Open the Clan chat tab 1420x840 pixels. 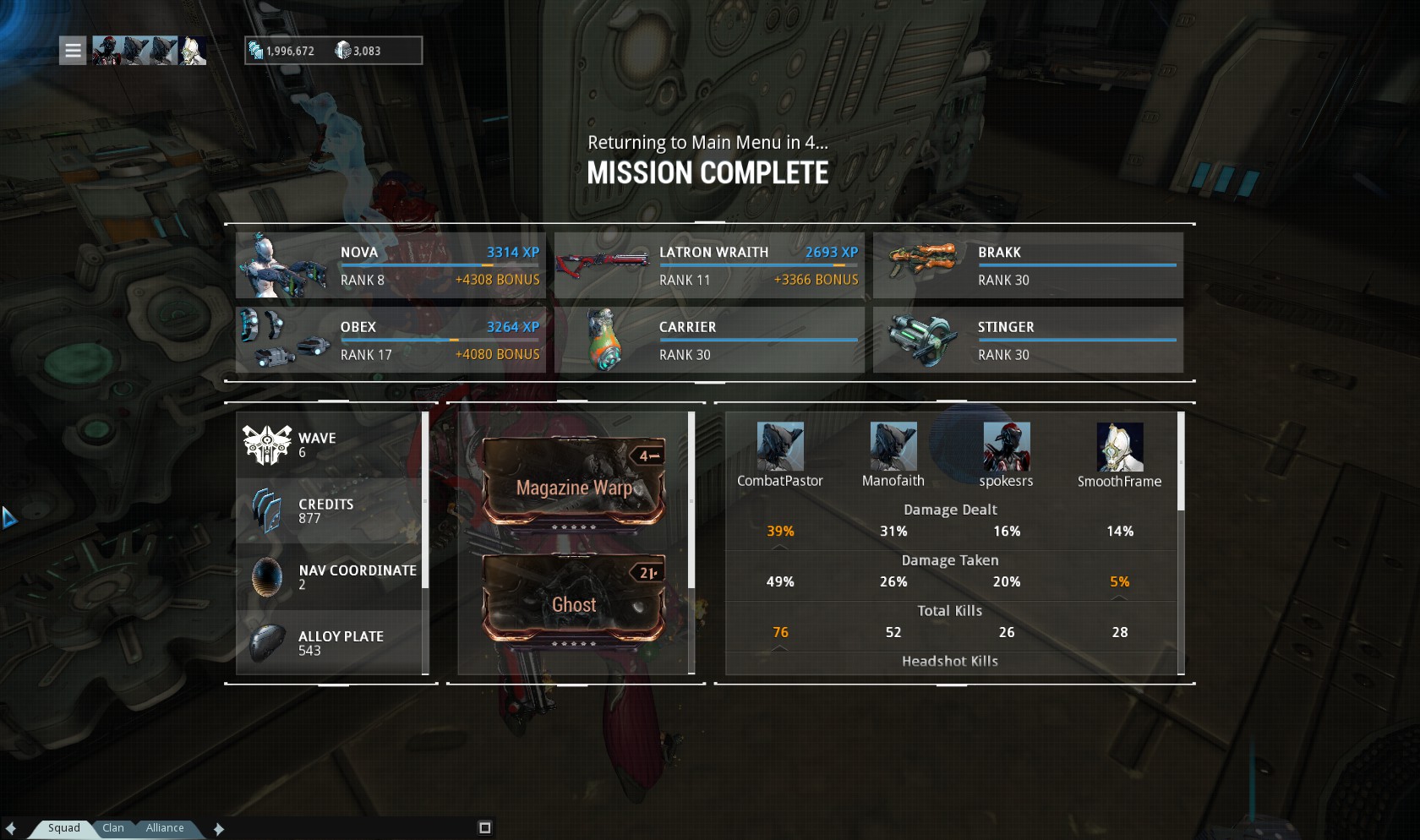pos(113,828)
